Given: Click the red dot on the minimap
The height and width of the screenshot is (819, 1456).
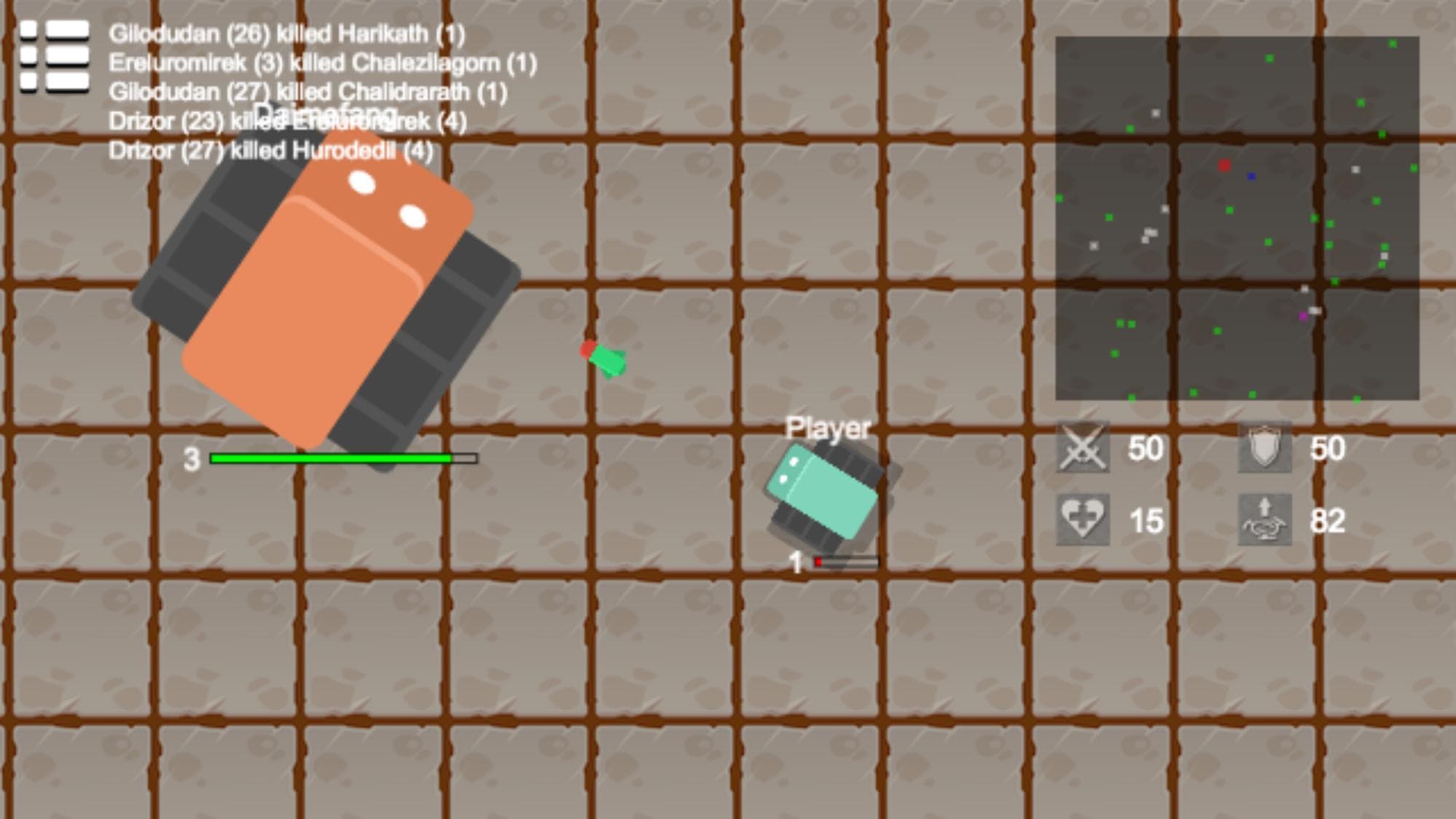Looking at the screenshot, I should 1224,165.
